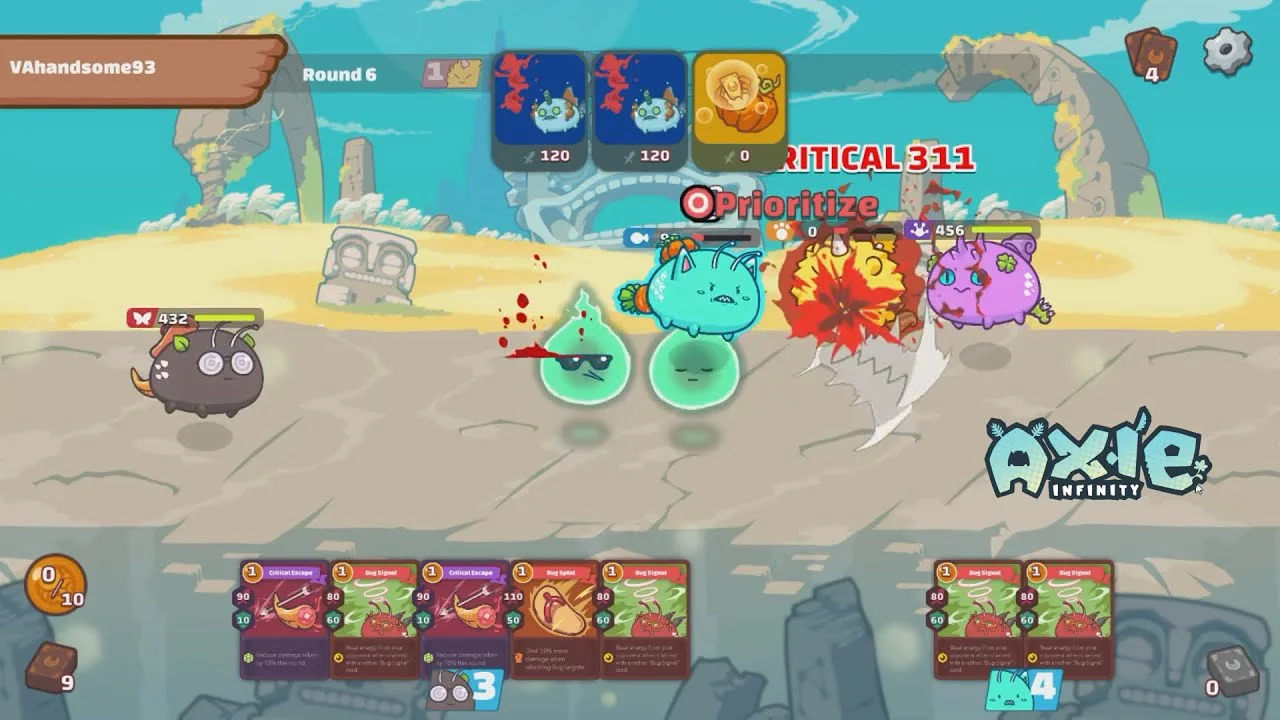
Task: Inspect the pumpkin card in the played queue
Action: click(739, 110)
